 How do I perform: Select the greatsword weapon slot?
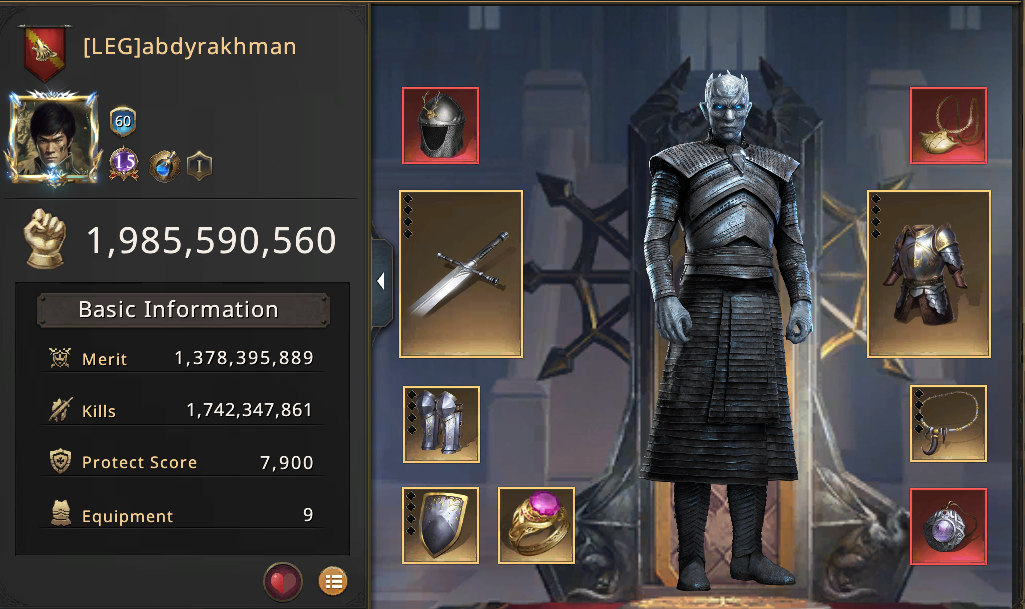point(461,273)
